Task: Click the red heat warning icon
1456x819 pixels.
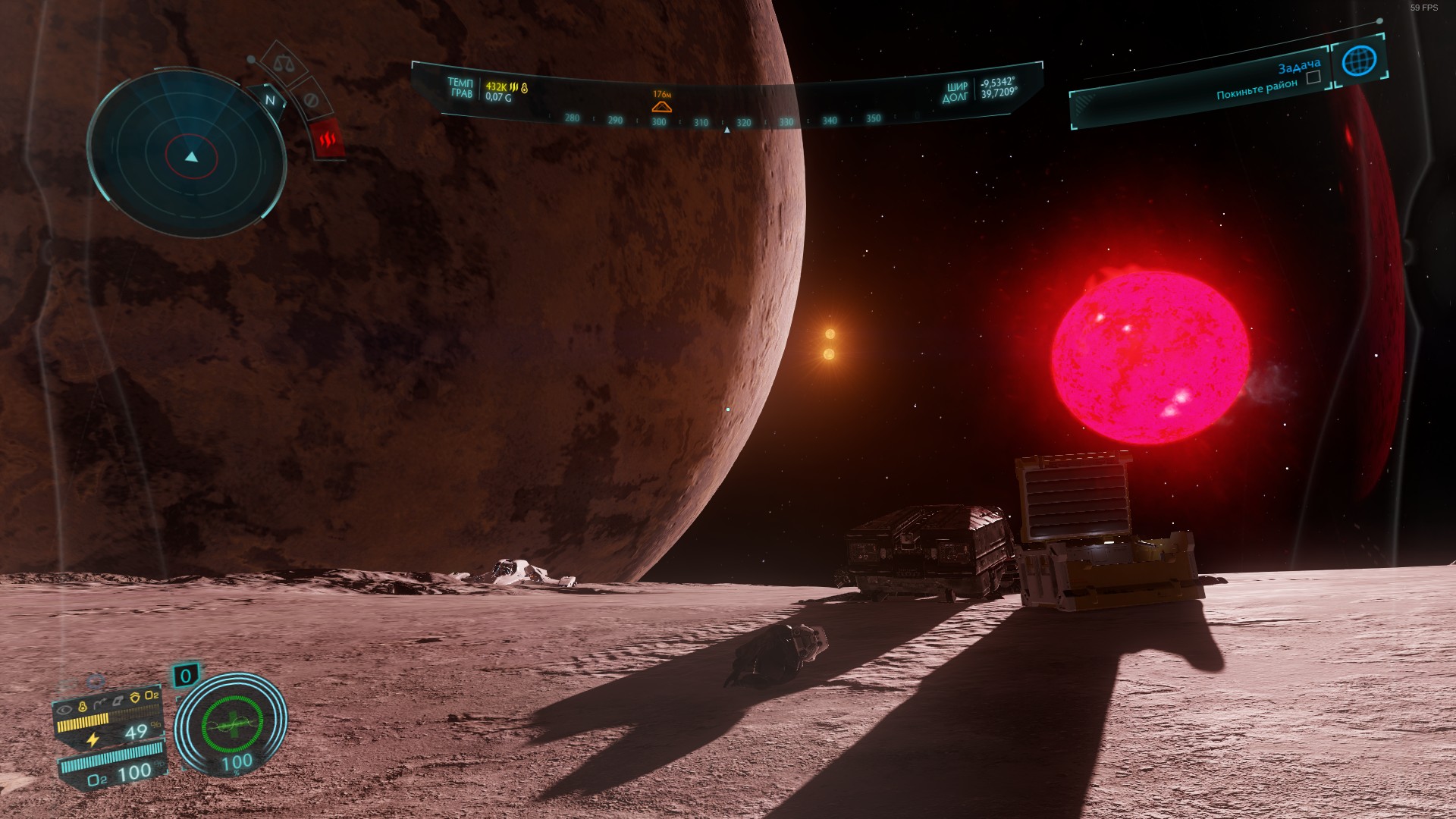Action: pyautogui.click(x=328, y=140)
